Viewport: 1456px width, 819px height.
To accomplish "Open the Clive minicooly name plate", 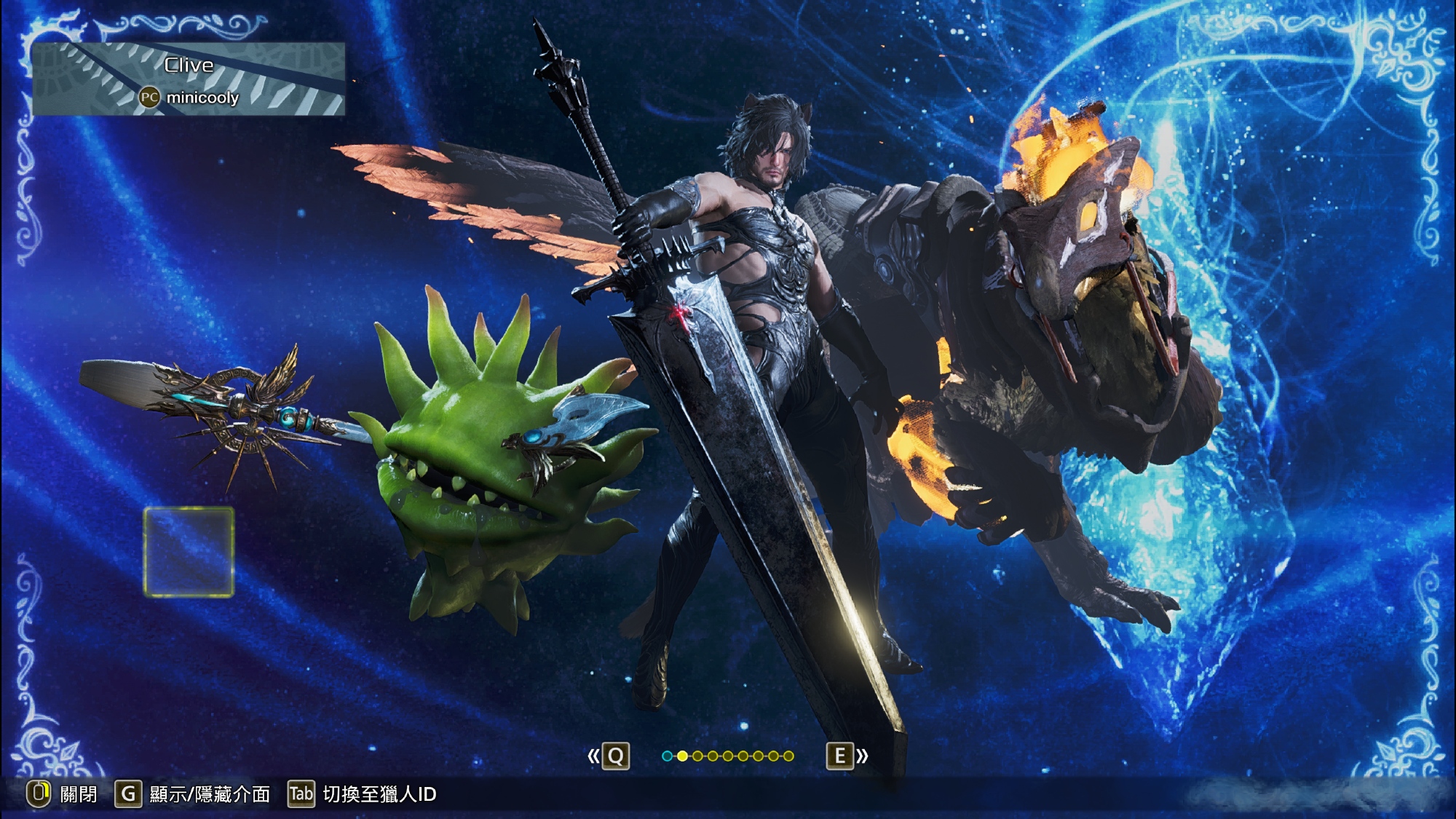I will coord(189,79).
